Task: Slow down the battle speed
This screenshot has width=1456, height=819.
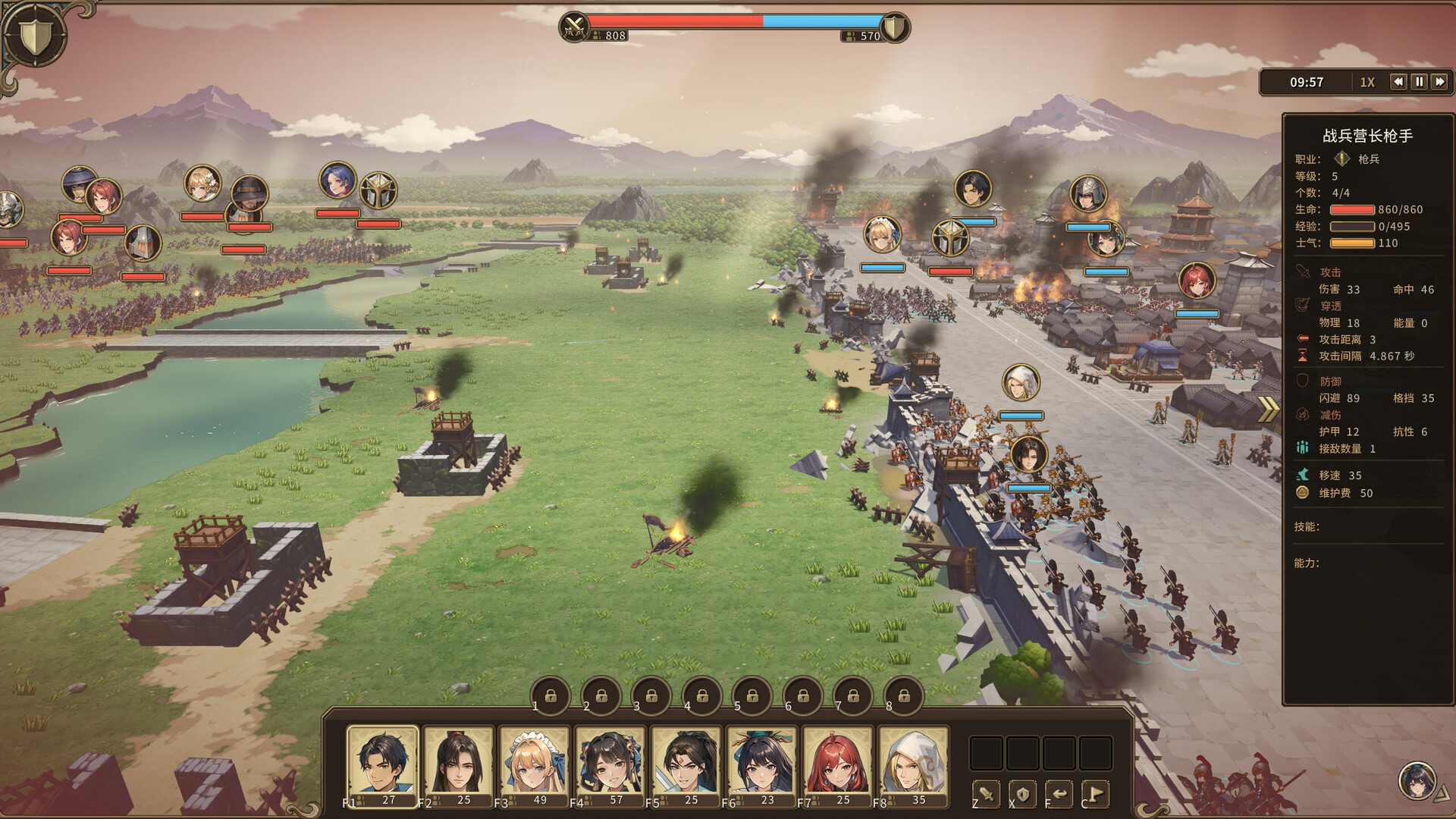Action: coord(1398,82)
